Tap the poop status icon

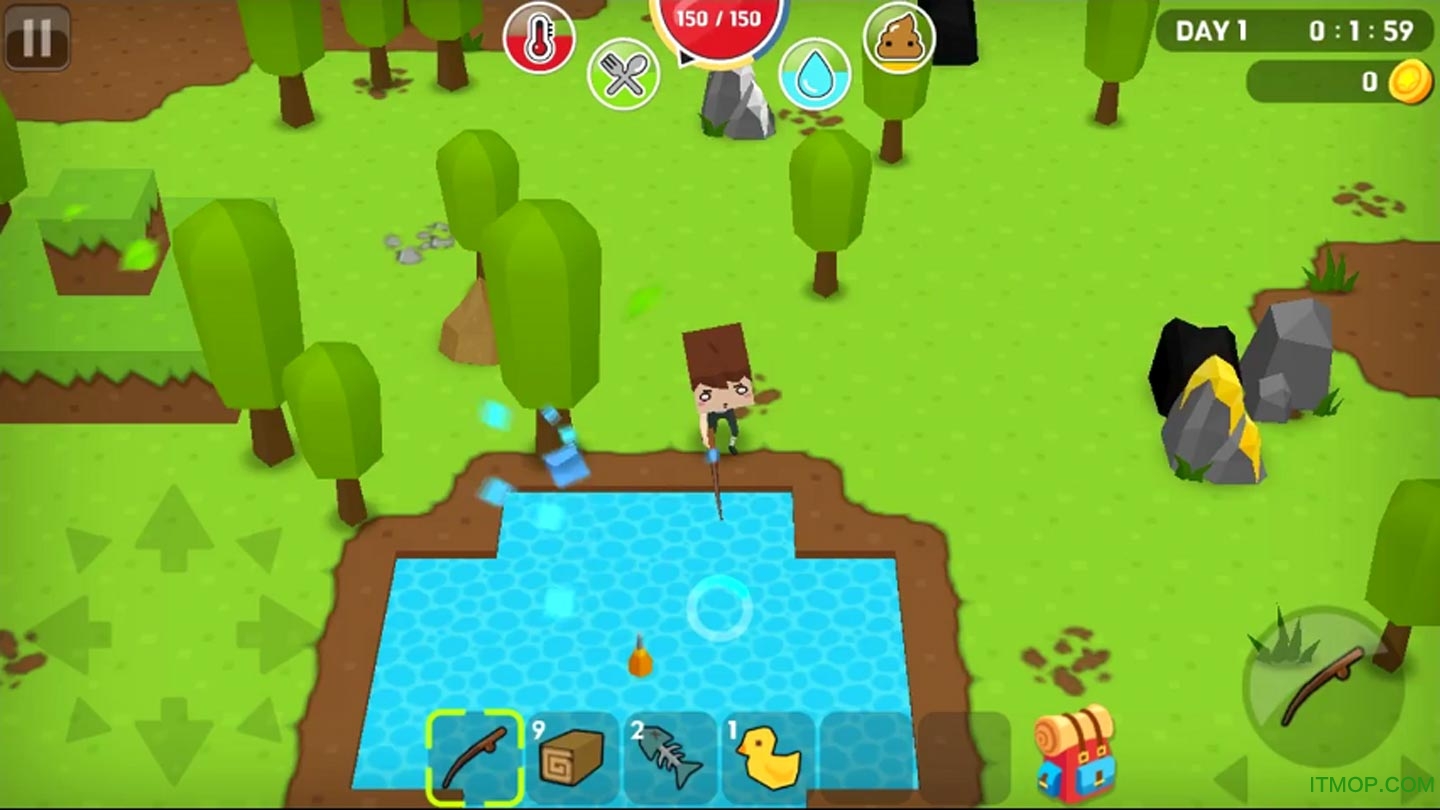(899, 38)
